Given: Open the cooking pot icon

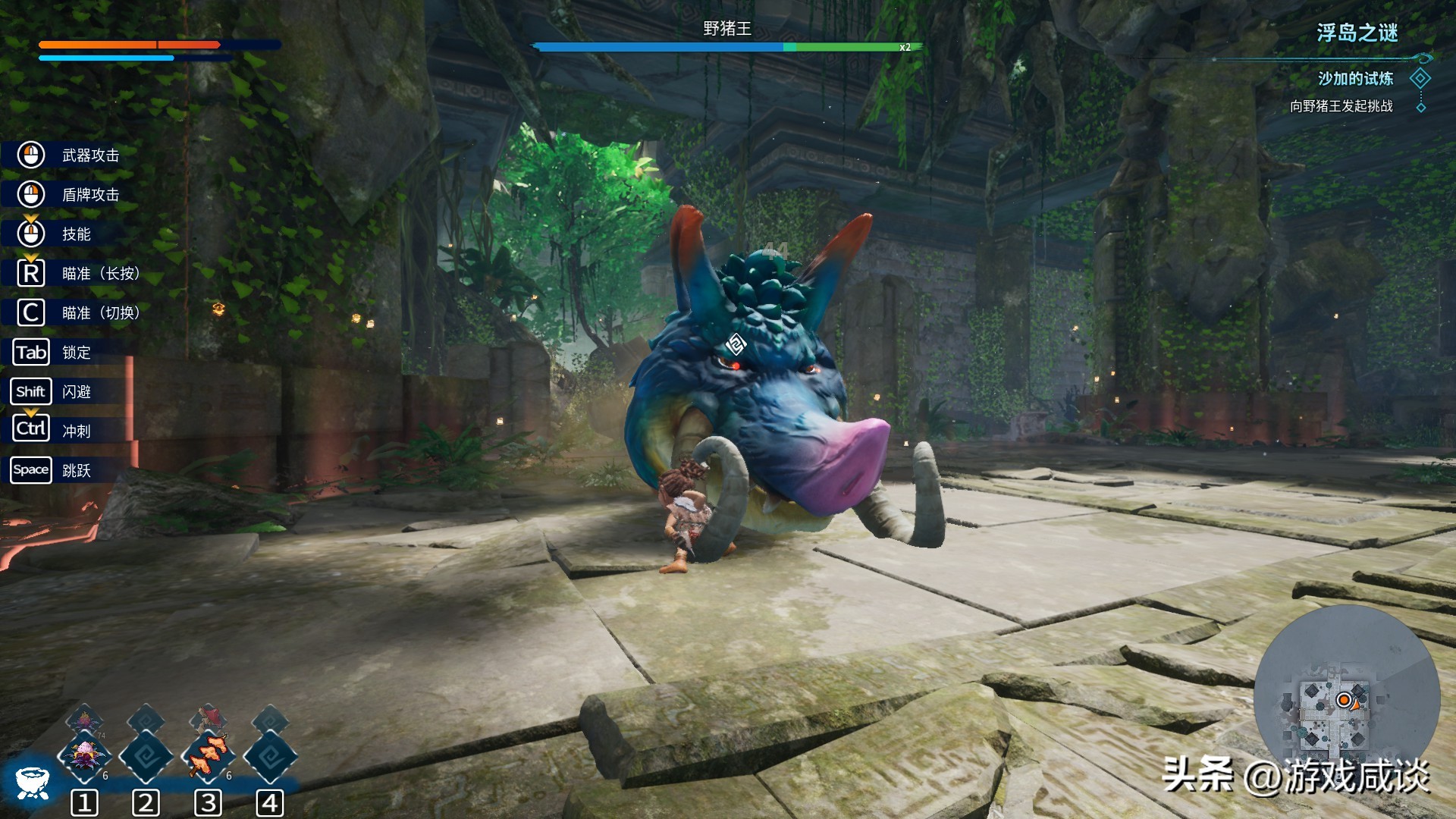Looking at the screenshot, I should 33,782.
